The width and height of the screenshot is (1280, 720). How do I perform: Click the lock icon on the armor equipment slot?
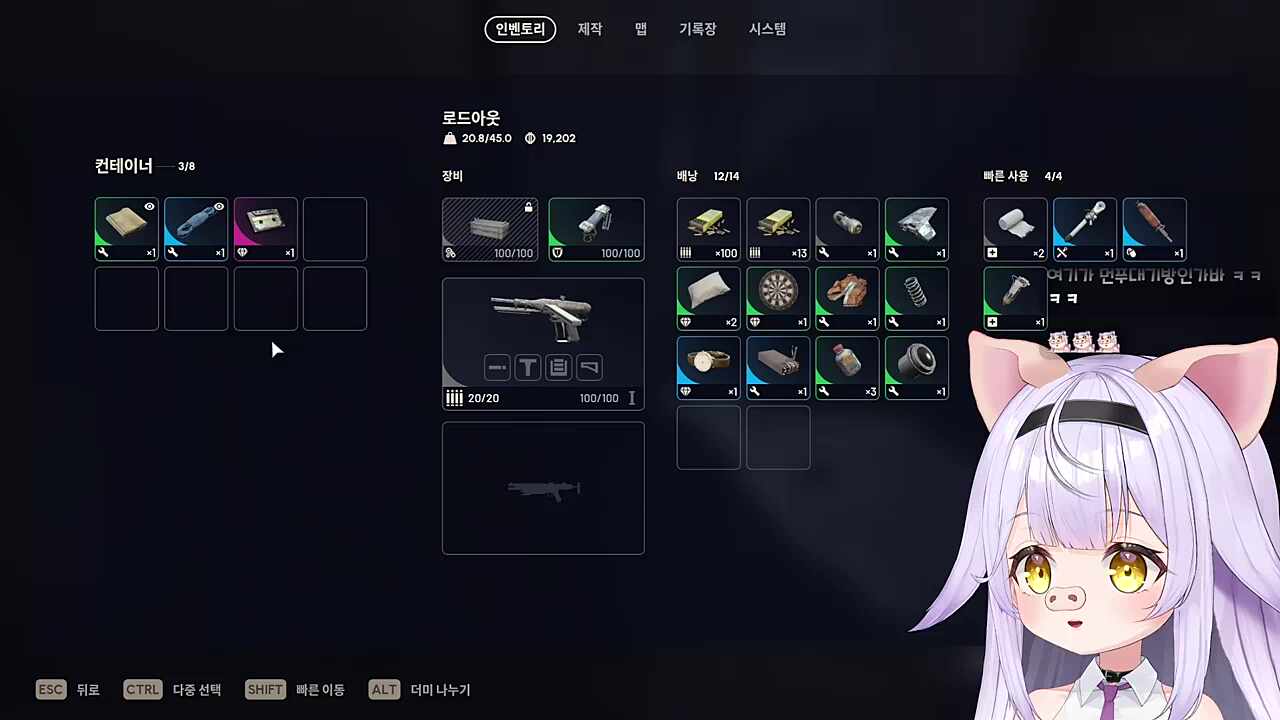pyautogui.click(x=528, y=206)
